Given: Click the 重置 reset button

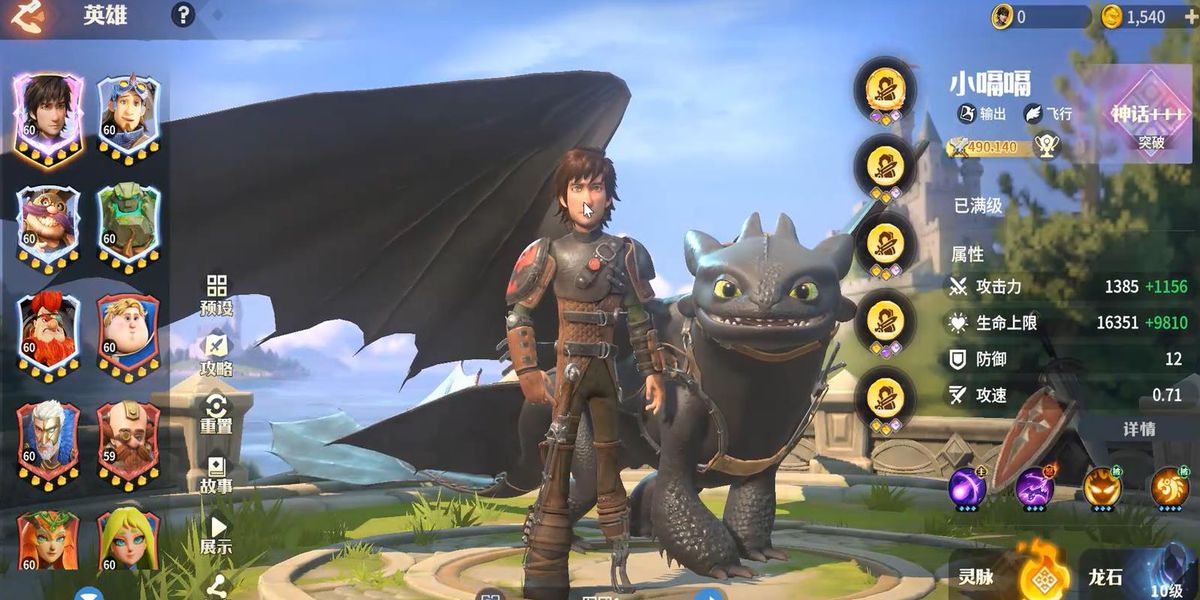Looking at the screenshot, I should point(216,414).
